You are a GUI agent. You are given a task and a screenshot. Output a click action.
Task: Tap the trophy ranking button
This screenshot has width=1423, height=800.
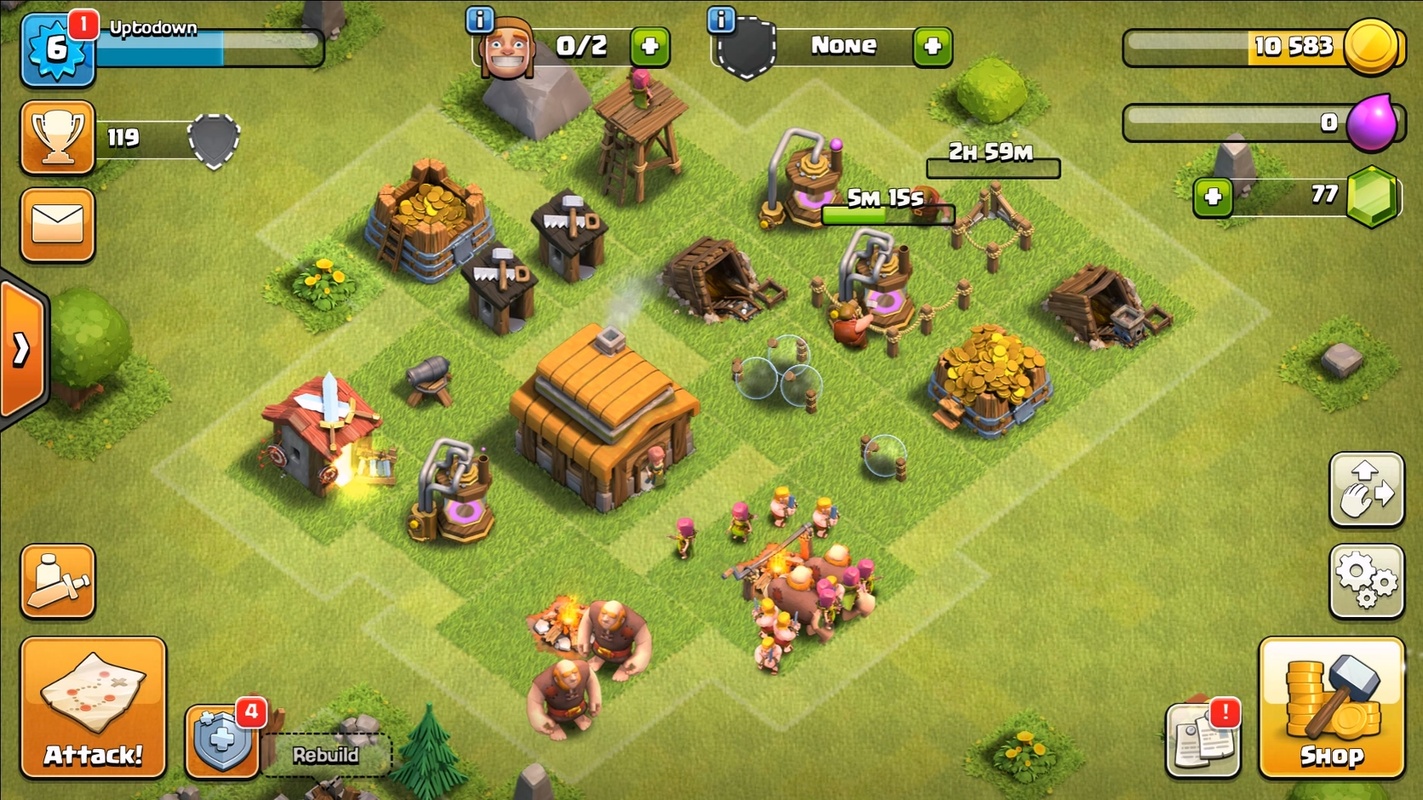click(x=57, y=137)
